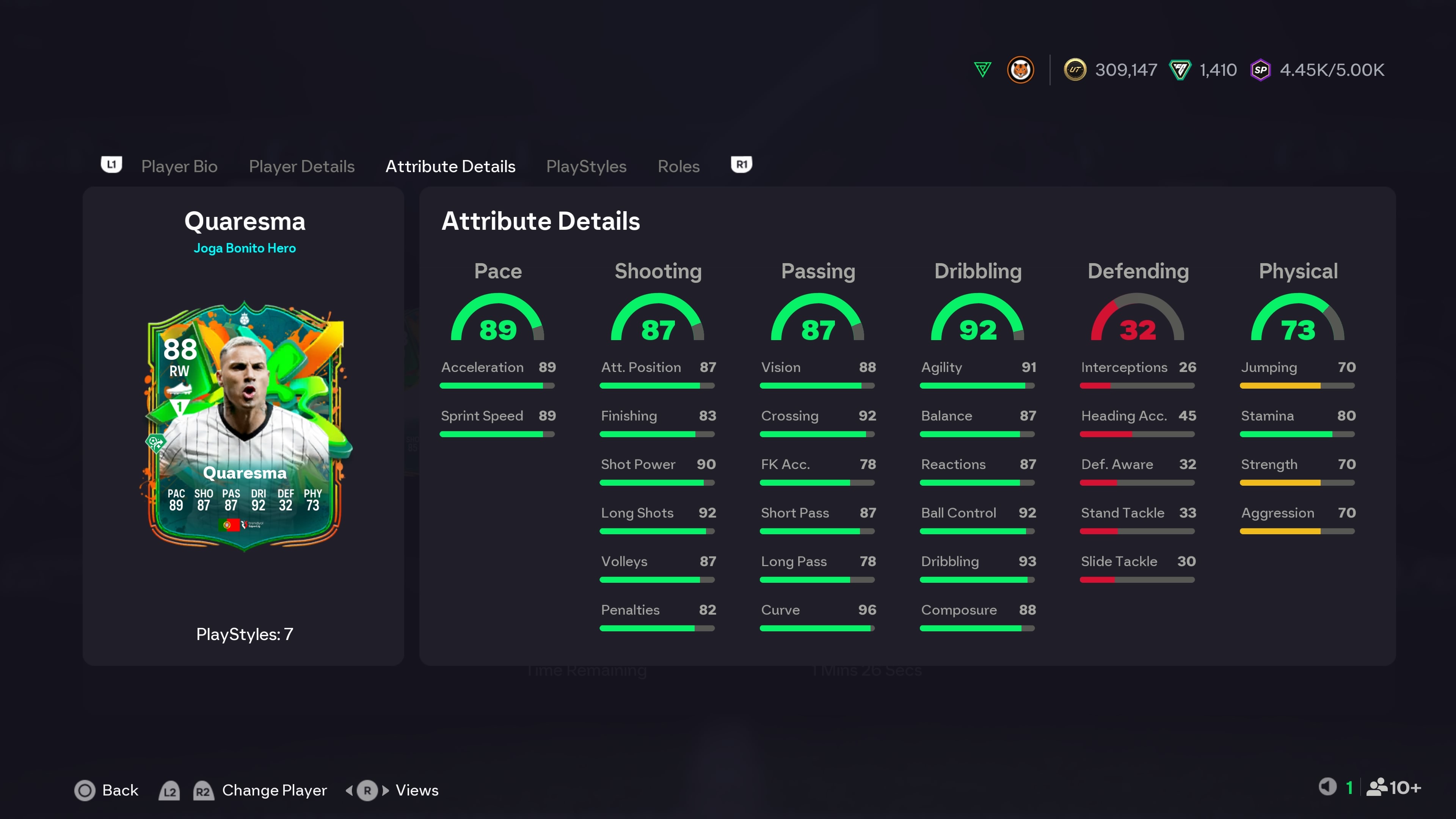The height and width of the screenshot is (819, 1456).
Task: Click the green triangle objective icon
Action: (x=983, y=70)
